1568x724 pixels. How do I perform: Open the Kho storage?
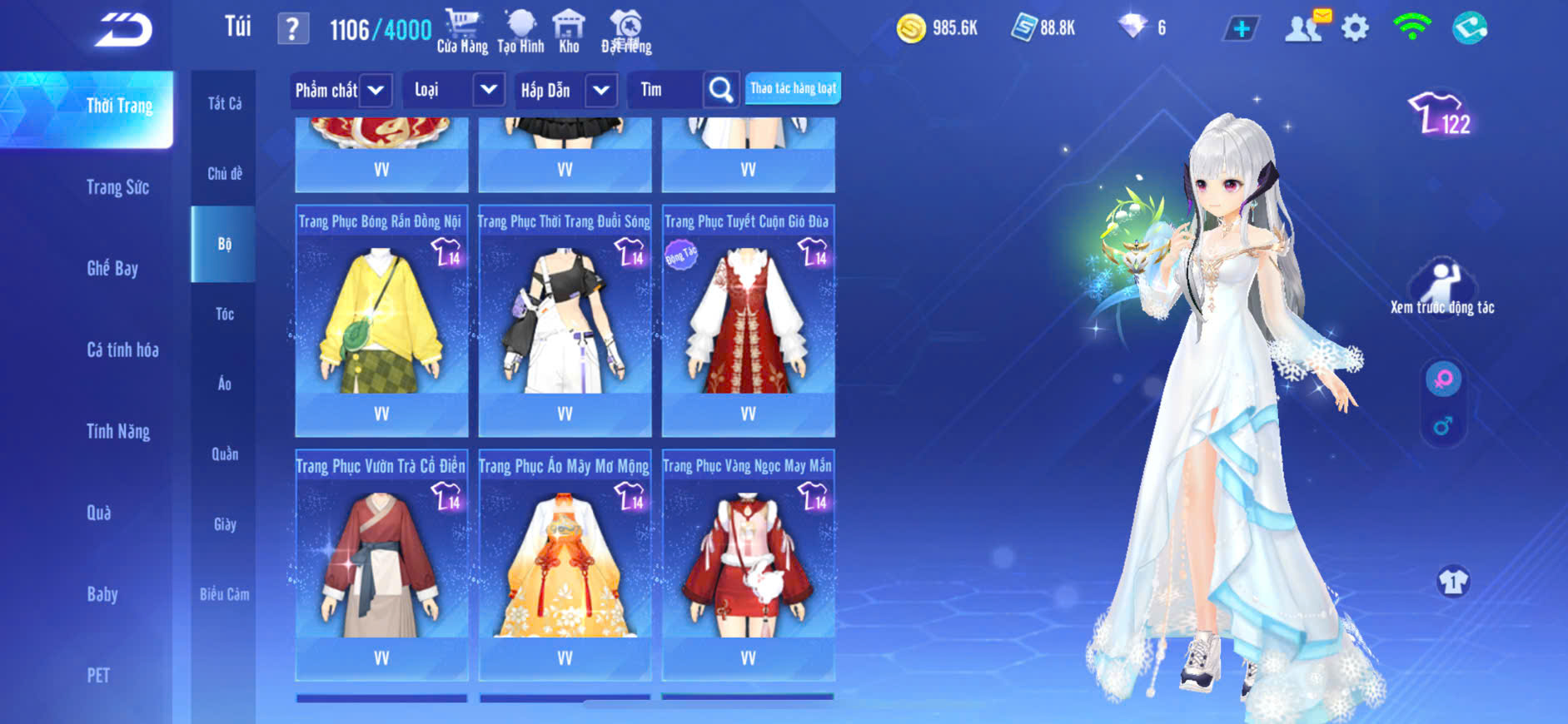coord(569,32)
